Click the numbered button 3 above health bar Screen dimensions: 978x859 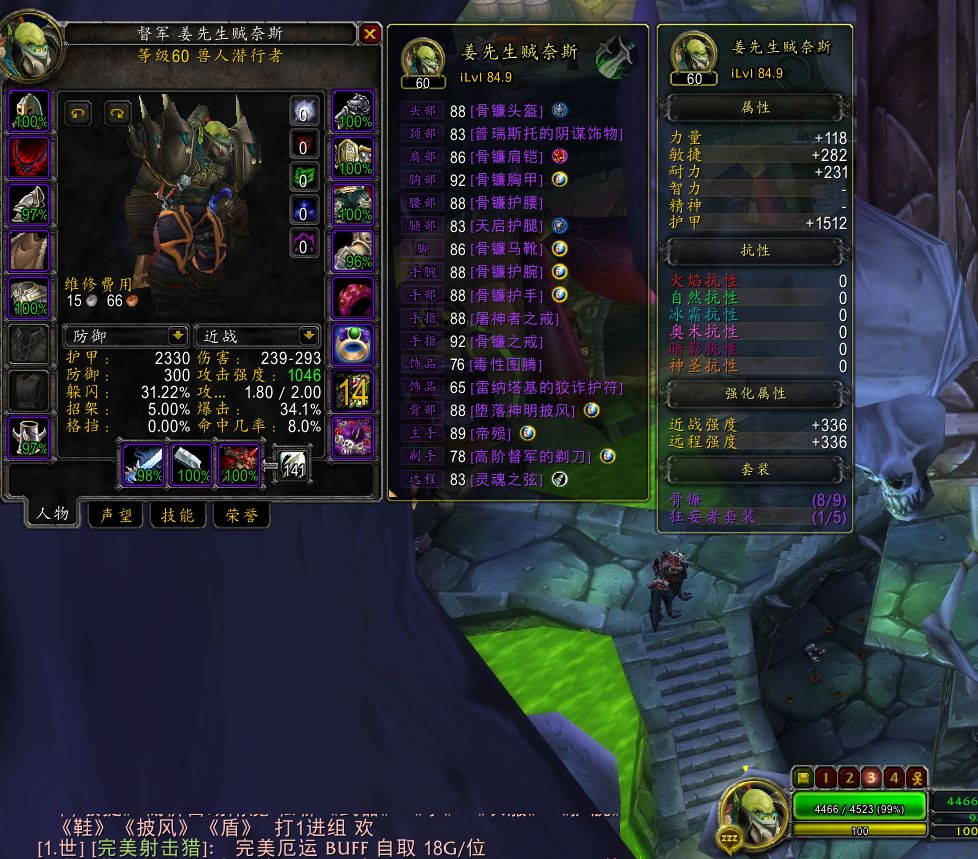(871, 777)
